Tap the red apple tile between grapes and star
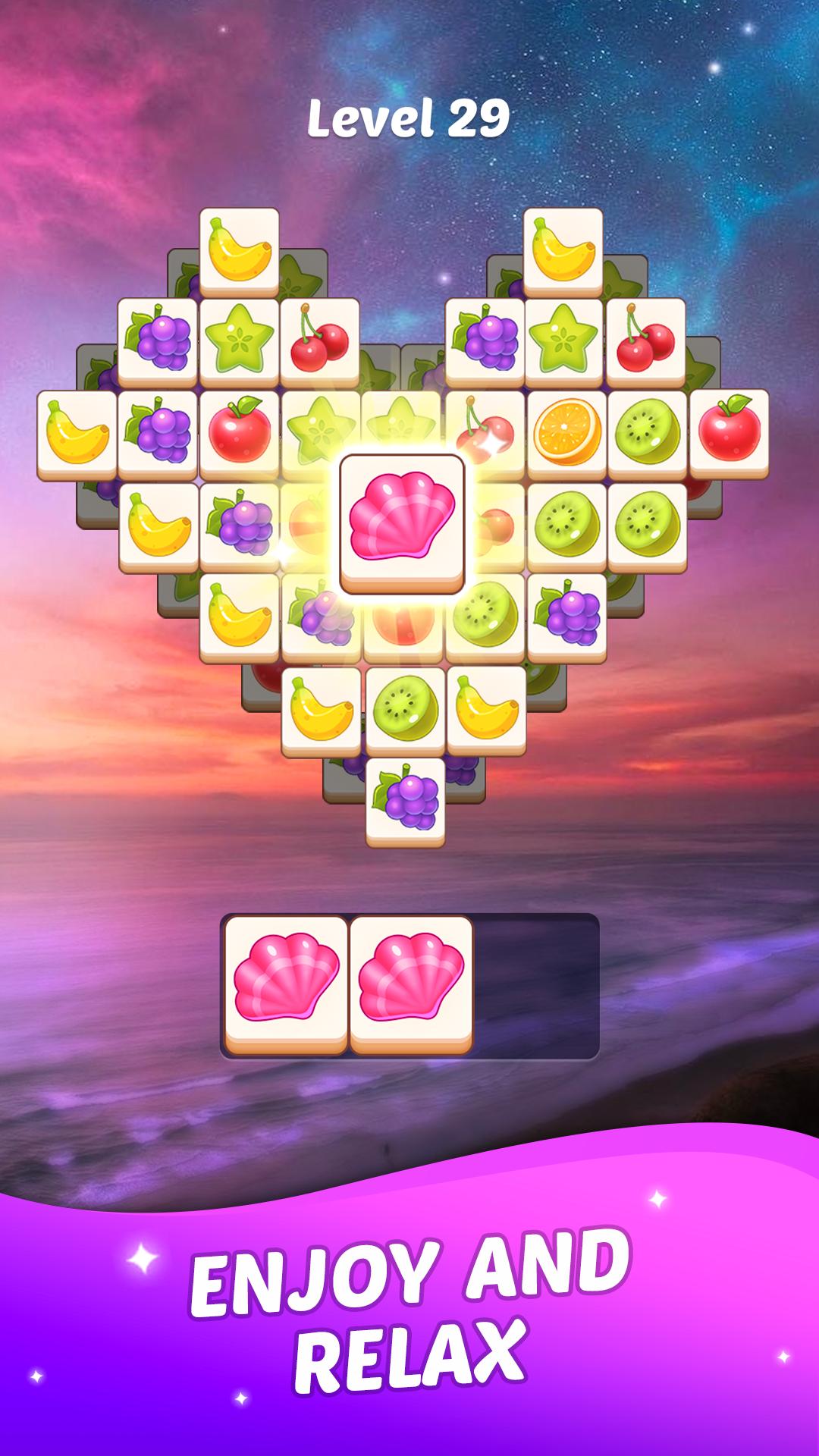819x1456 pixels. point(240,433)
